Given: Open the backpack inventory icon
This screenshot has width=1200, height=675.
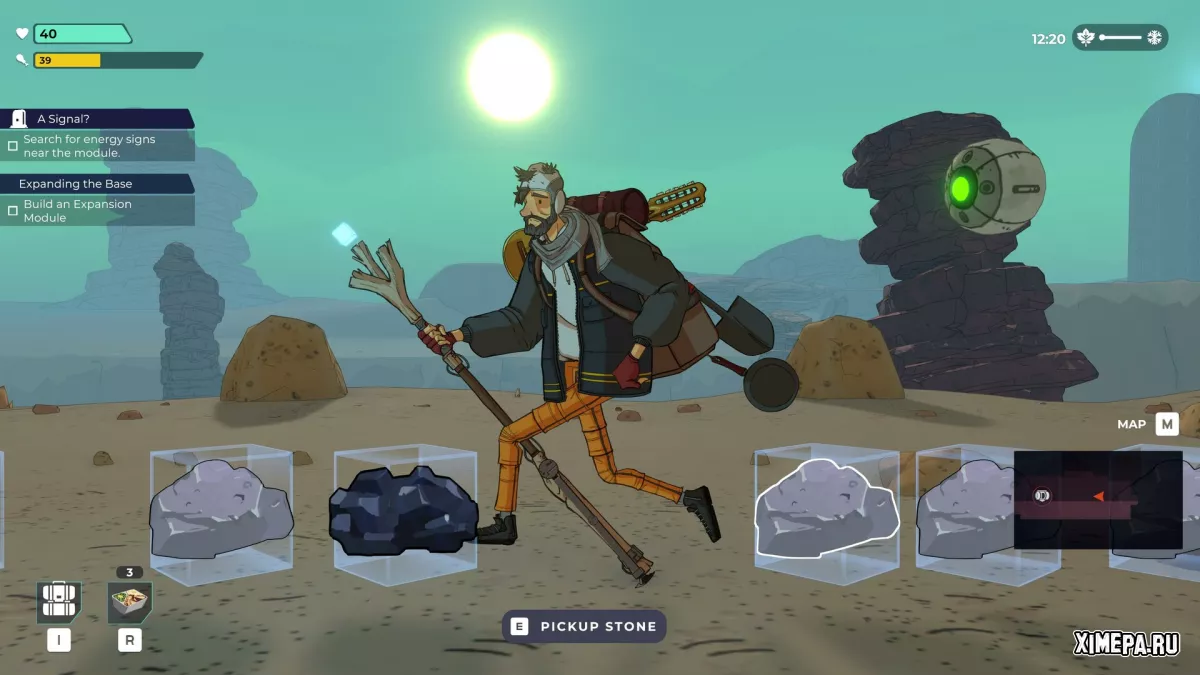Looking at the screenshot, I should [x=59, y=602].
